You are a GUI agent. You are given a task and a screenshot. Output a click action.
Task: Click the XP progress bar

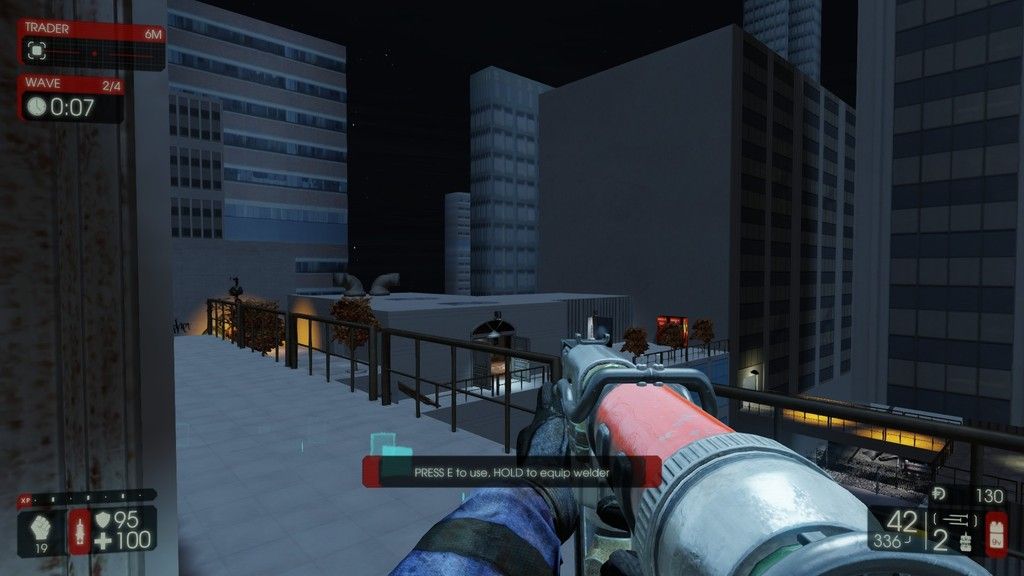point(88,496)
